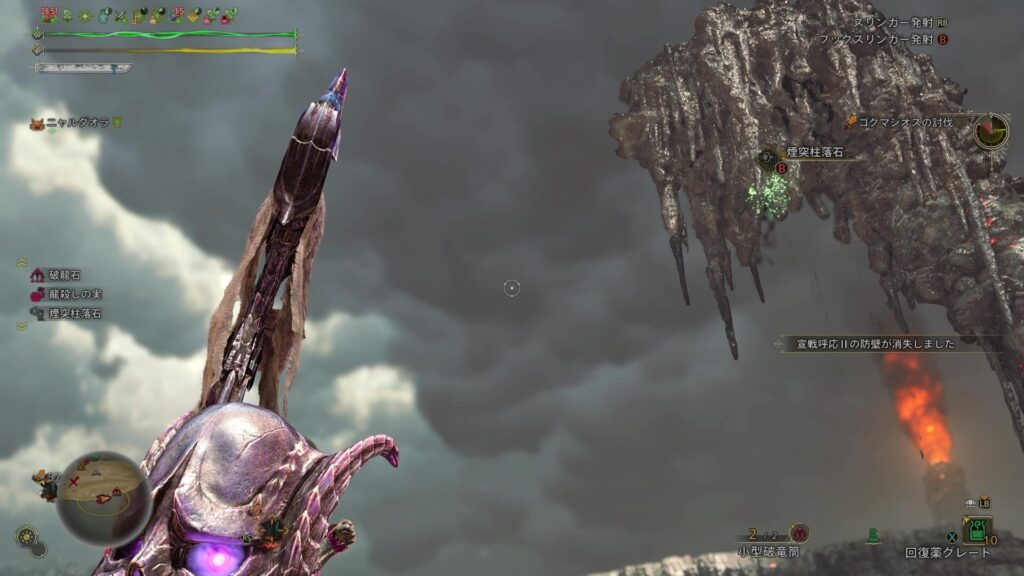This screenshot has height=576, width=1024.
Task: Pick 龍殺しの実 from the nearby items list
Action: [x=67, y=294]
